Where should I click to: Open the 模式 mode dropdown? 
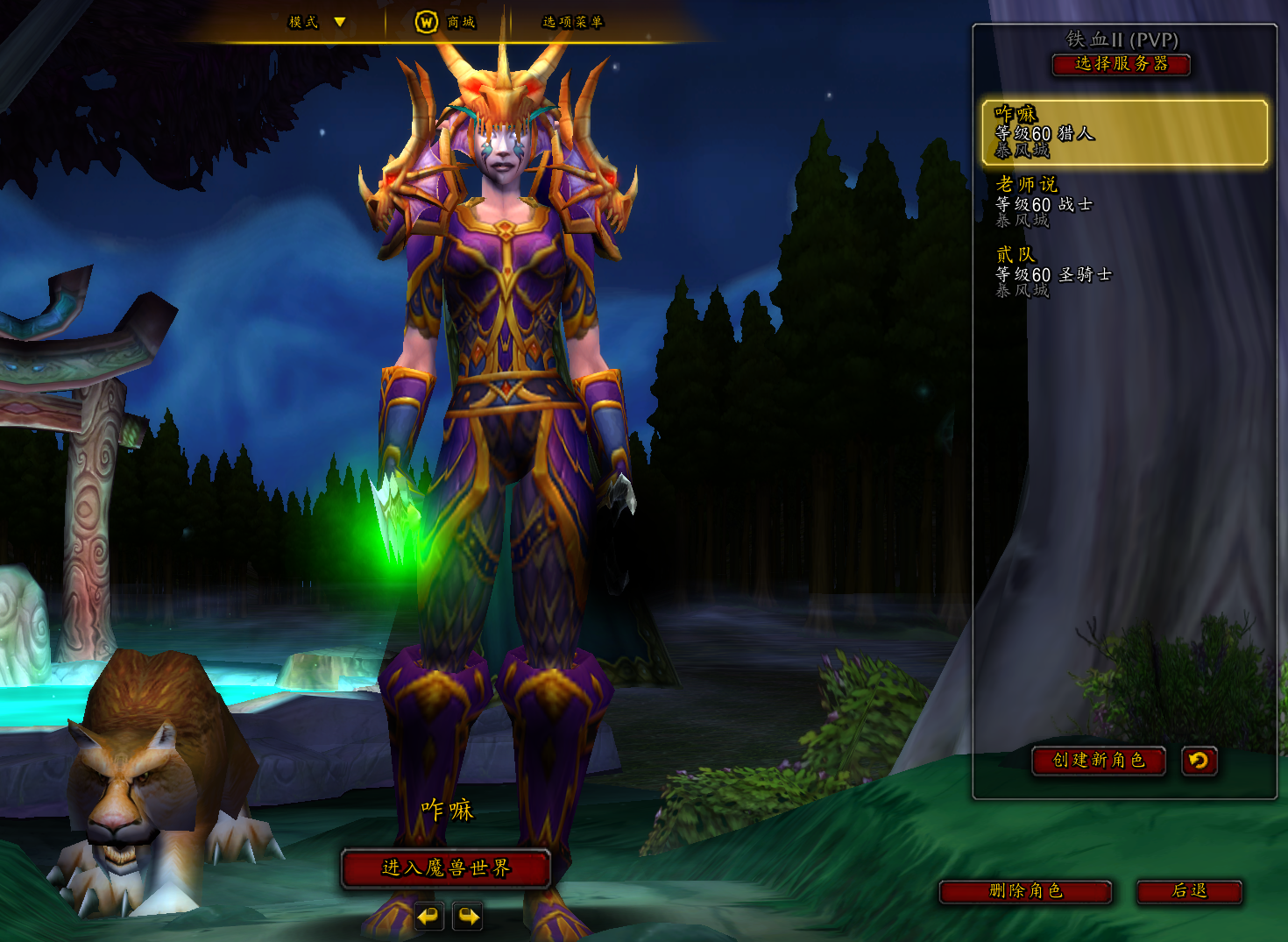pos(317,22)
